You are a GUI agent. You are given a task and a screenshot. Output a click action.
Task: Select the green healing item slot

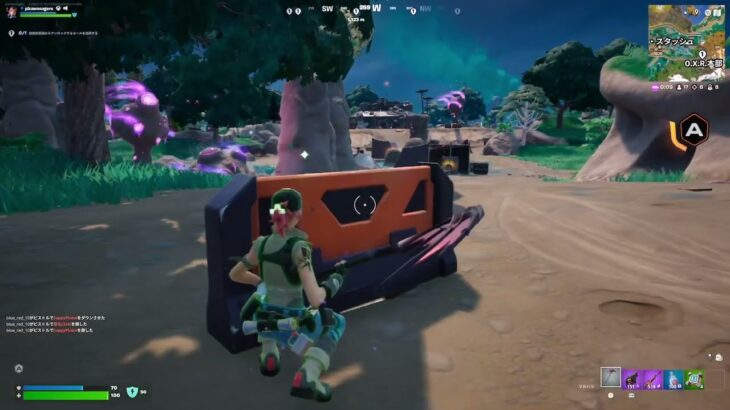[x=694, y=378]
